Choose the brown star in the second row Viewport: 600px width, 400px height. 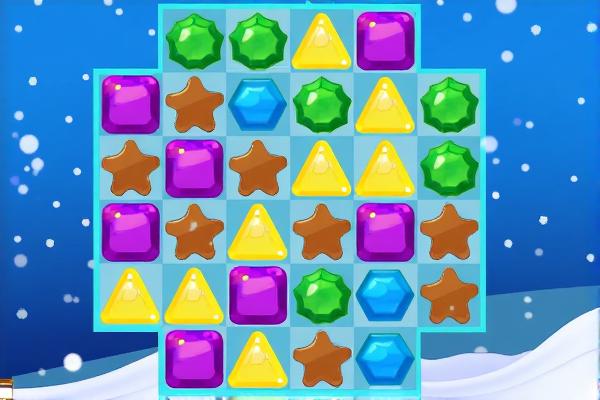point(194,103)
